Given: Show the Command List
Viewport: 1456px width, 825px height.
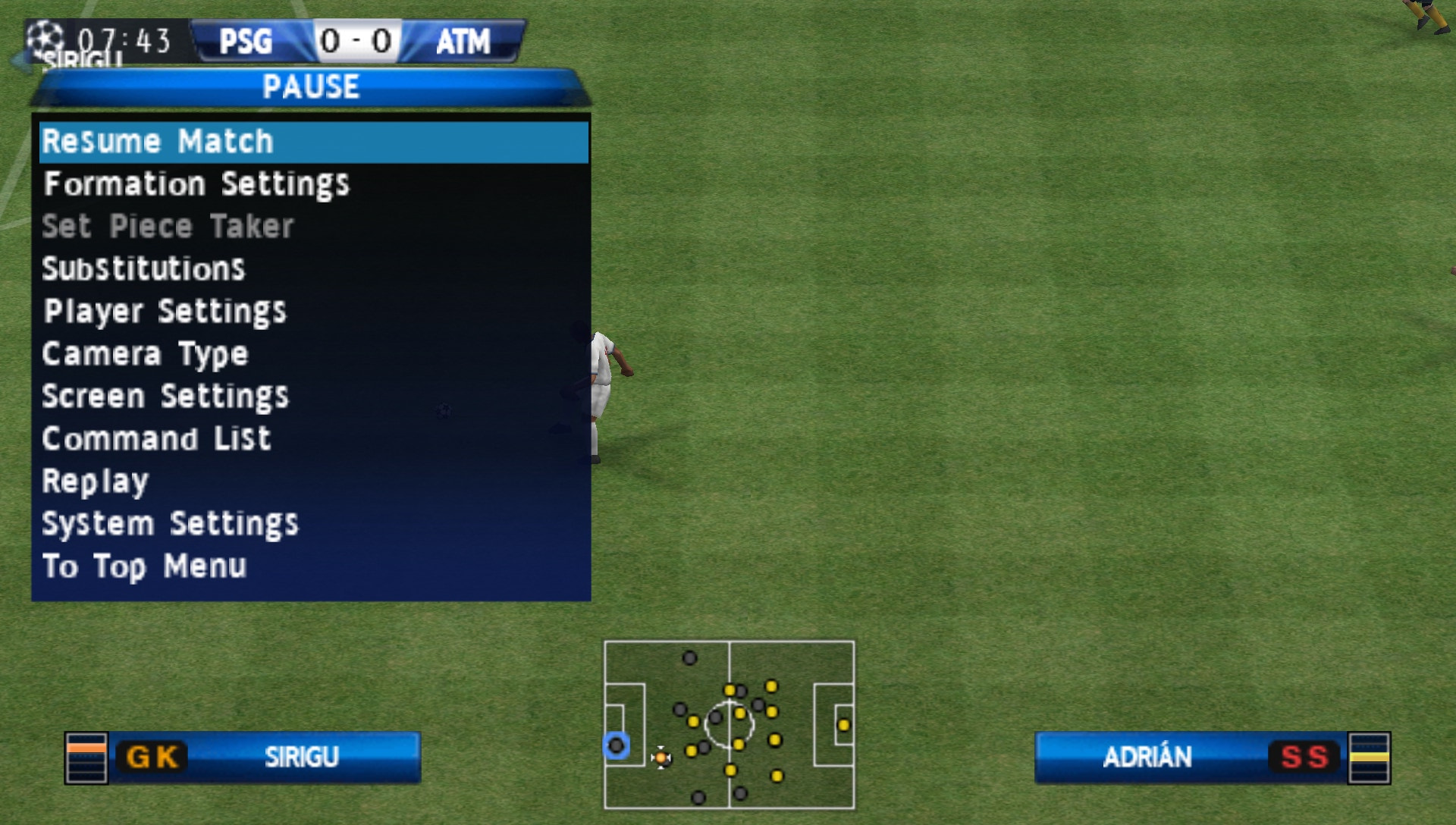Looking at the screenshot, I should tap(156, 439).
